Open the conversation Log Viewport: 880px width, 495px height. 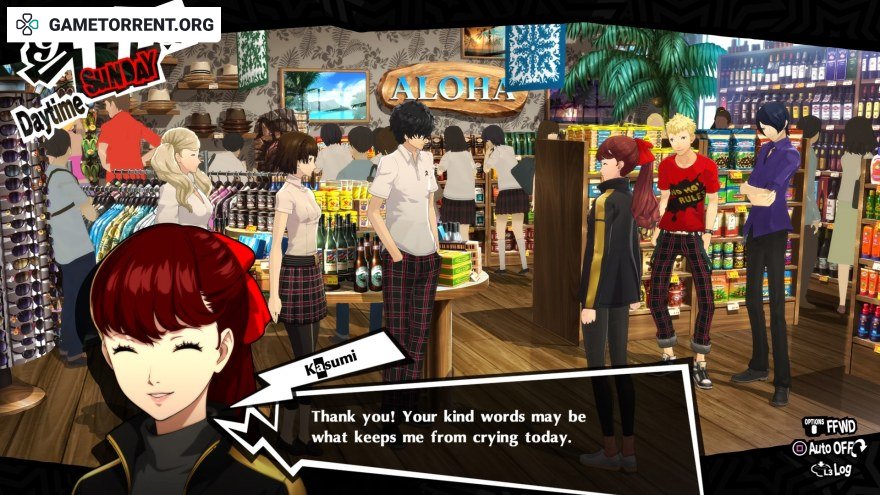pos(838,468)
